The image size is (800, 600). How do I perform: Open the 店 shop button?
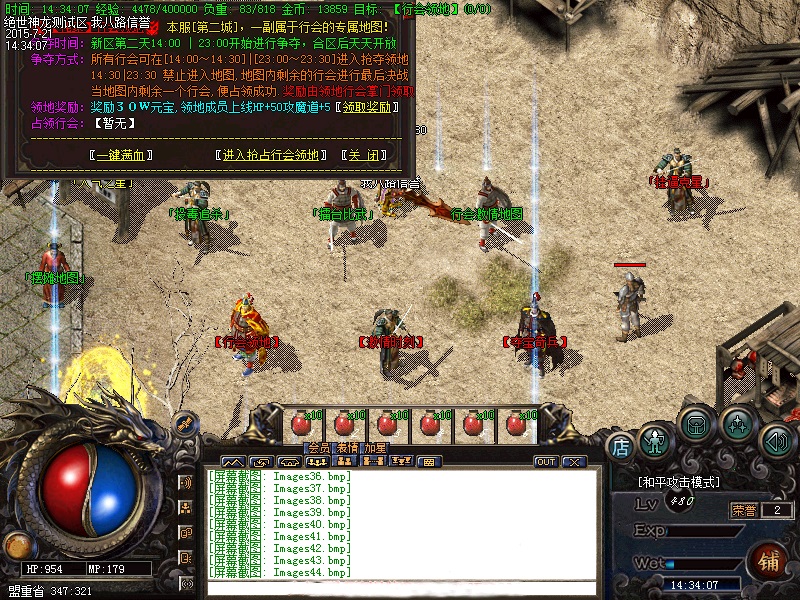coord(620,445)
